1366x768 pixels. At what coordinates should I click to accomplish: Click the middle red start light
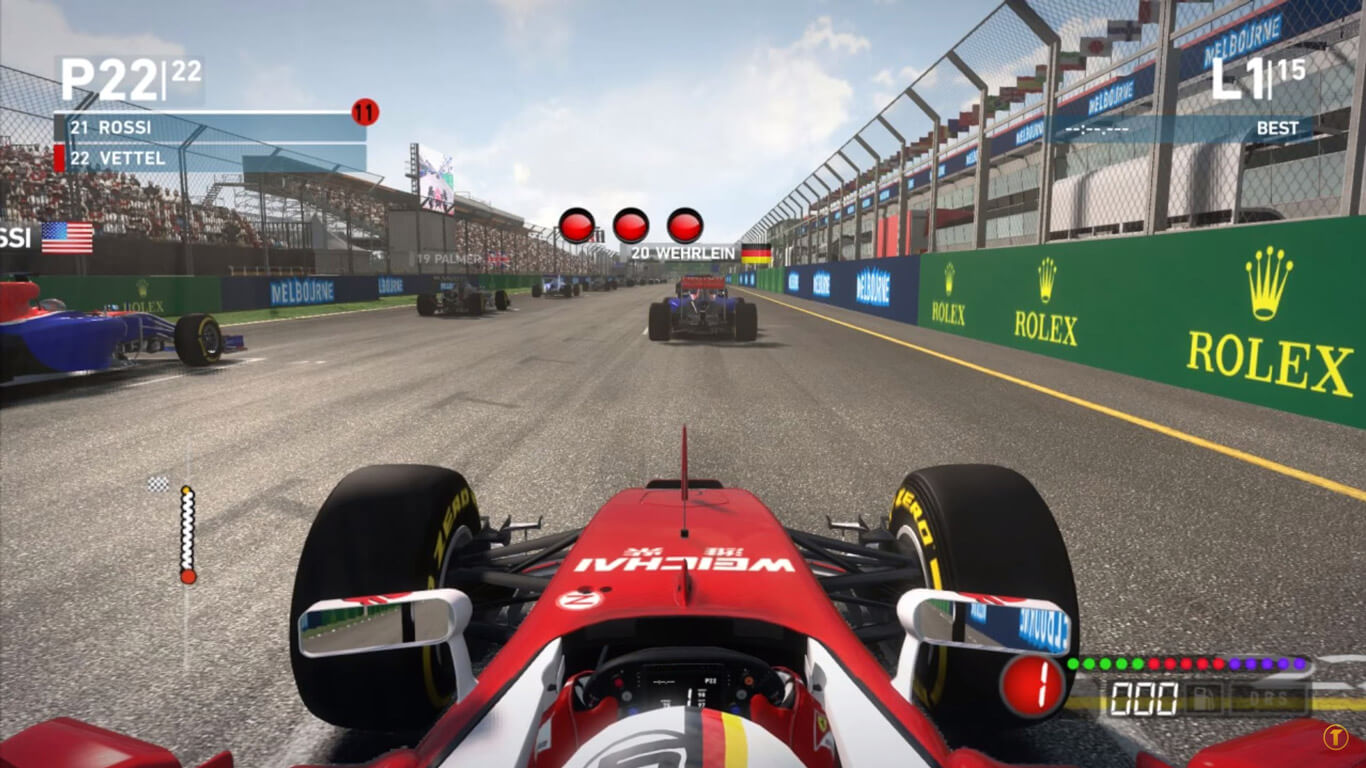(x=632, y=224)
